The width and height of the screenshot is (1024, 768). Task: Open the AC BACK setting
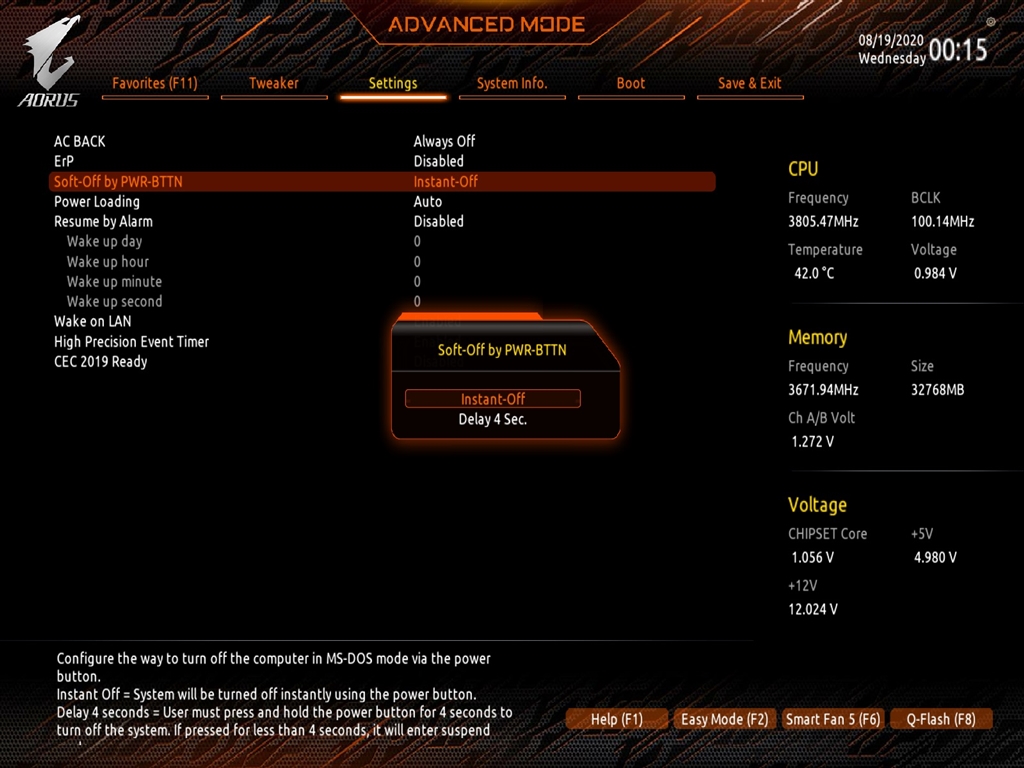tap(80, 141)
